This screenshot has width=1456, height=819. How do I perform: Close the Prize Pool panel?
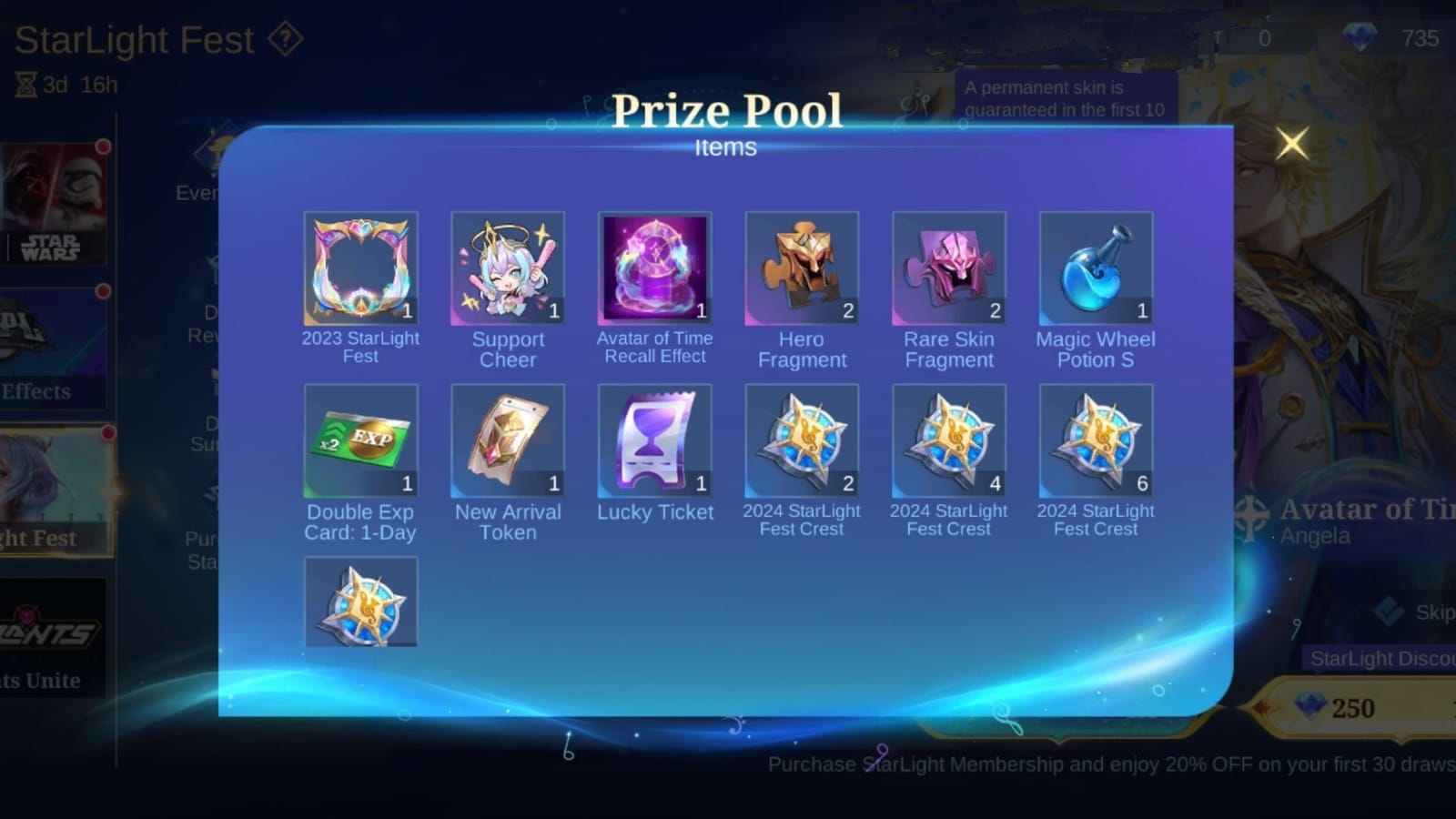[1293, 143]
